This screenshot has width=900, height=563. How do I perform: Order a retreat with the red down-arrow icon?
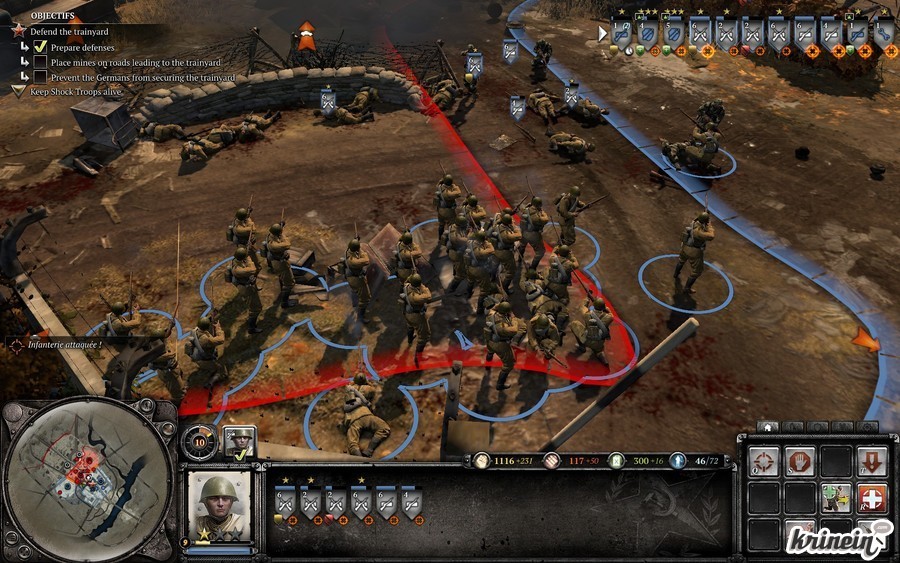pos(871,461)
